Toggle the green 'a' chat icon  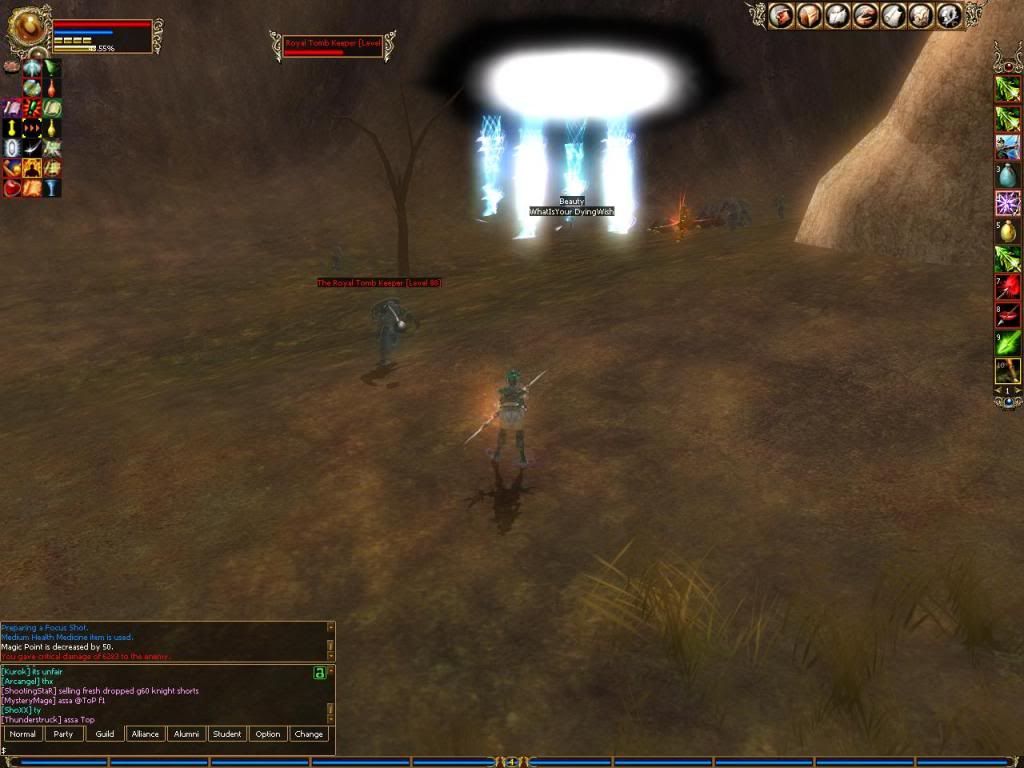coord(320,673)
